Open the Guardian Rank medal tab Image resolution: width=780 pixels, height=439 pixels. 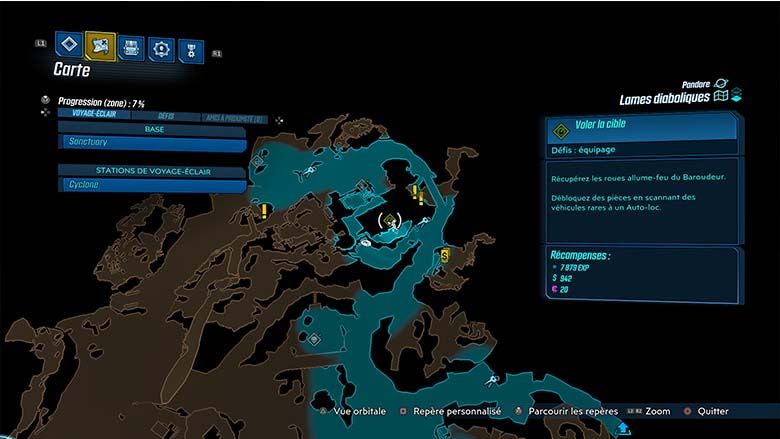click(189, 50)
